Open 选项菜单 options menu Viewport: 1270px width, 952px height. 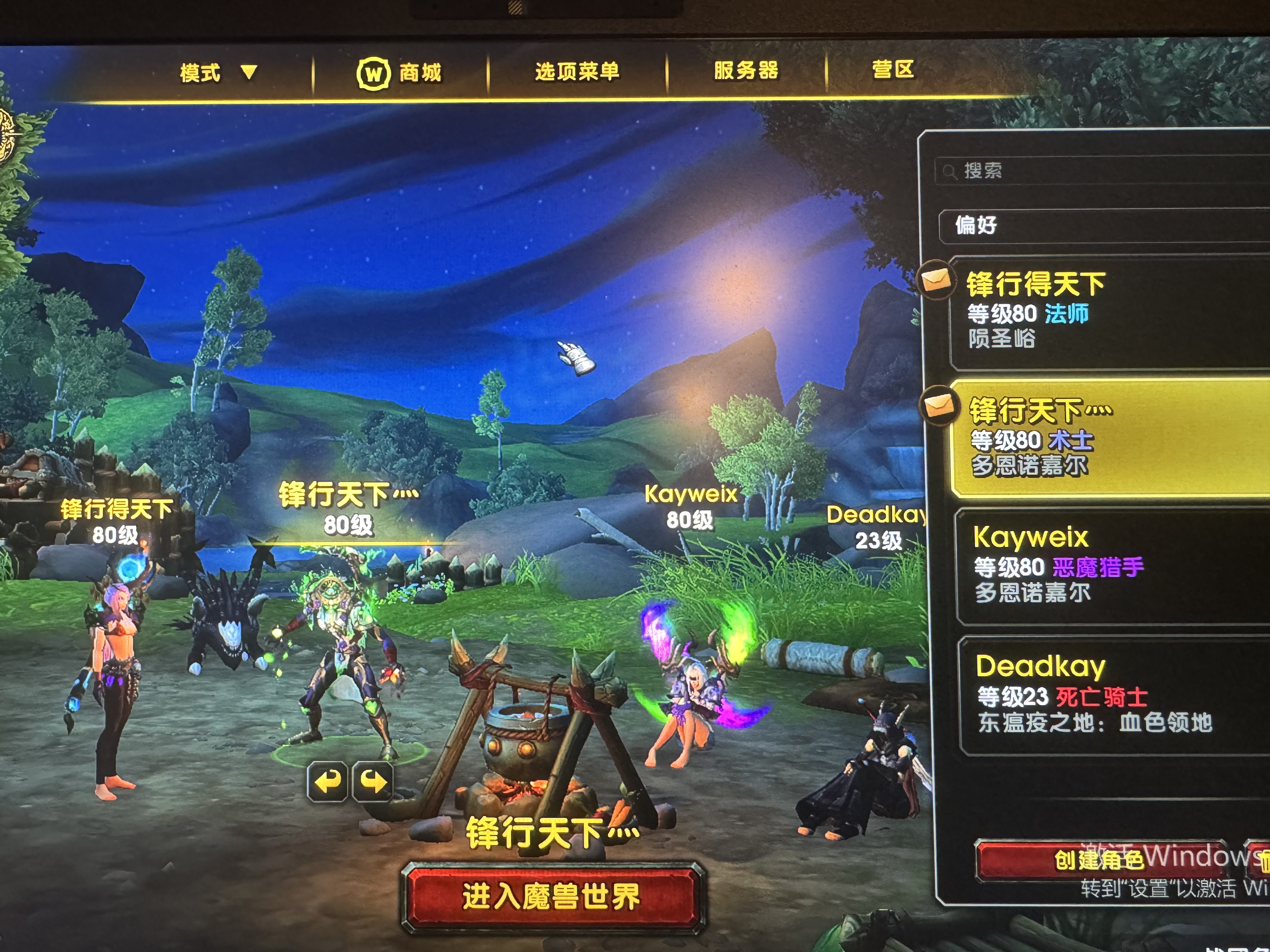[576, 72]
